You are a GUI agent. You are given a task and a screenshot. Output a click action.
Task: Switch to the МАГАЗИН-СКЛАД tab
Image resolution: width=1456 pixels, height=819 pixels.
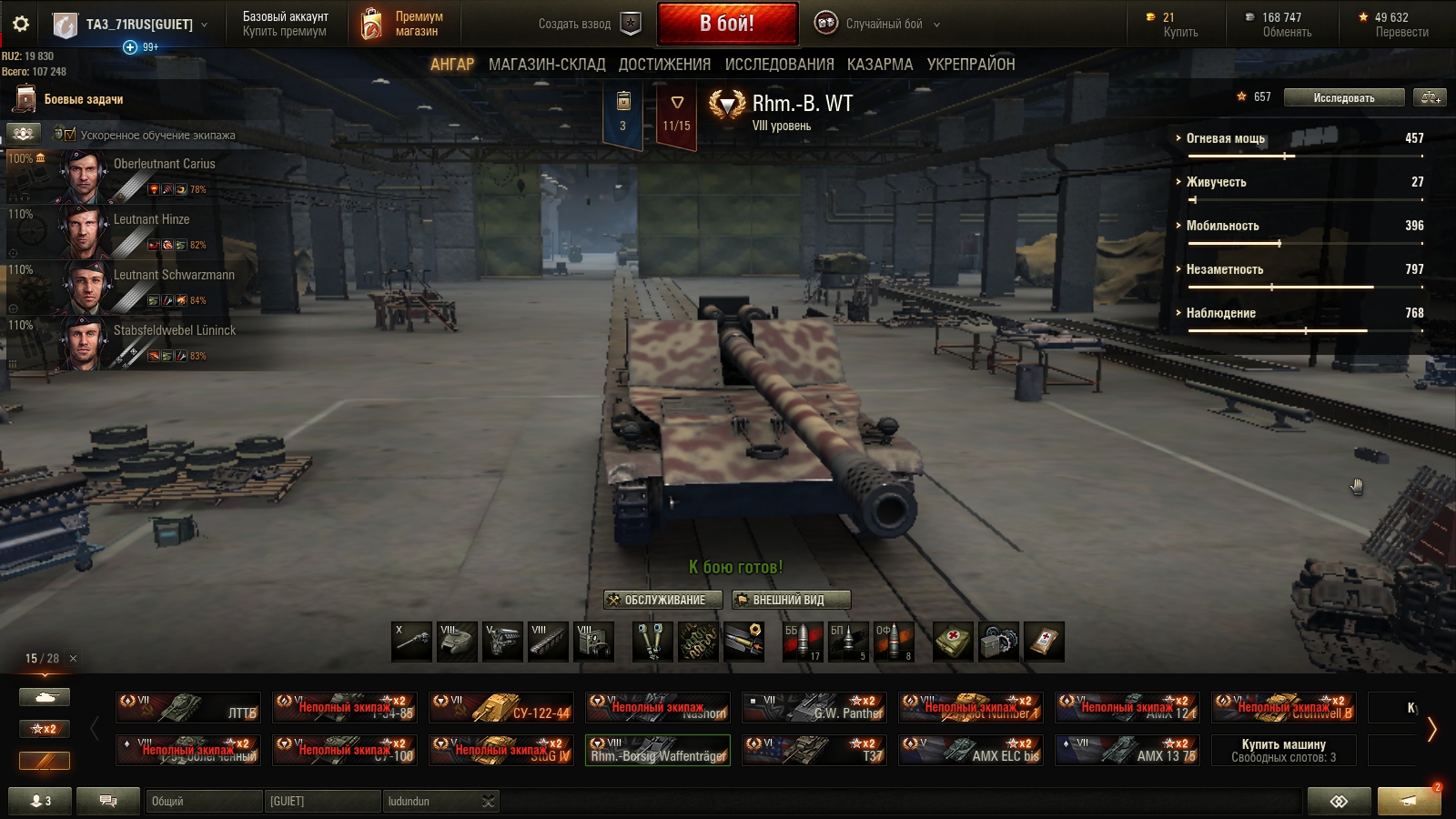546,65
